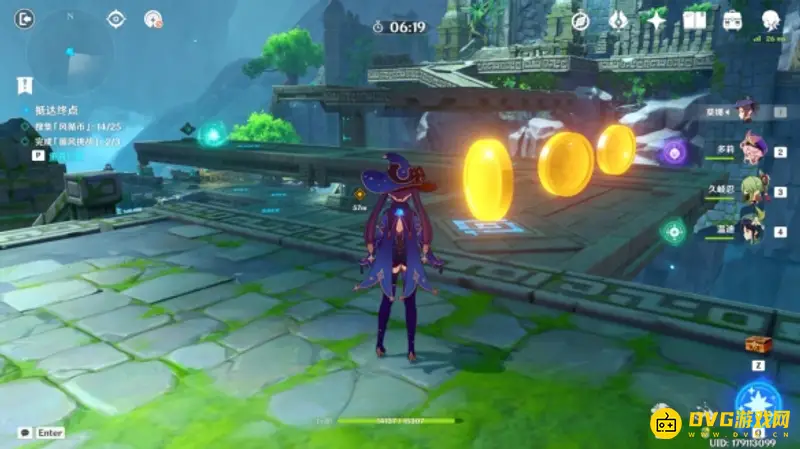Open the Paimon menu icon
Screen dimensions: 800x449
tap(771, 20)
